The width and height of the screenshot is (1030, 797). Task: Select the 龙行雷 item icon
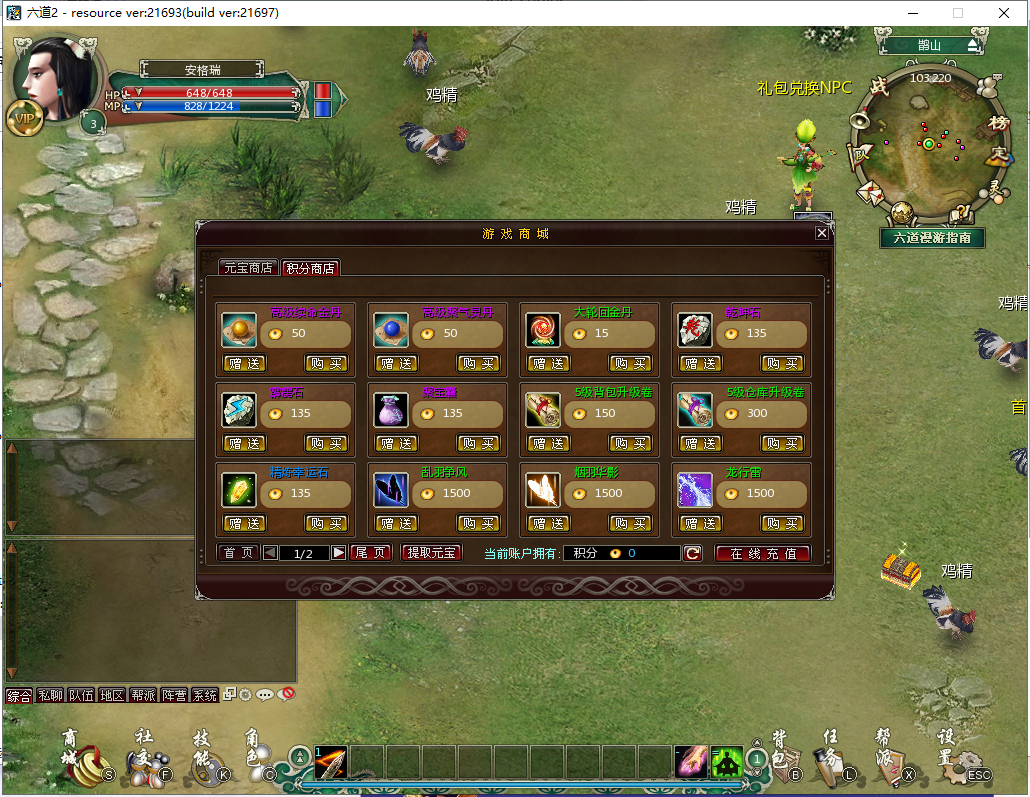click(695, 490)
